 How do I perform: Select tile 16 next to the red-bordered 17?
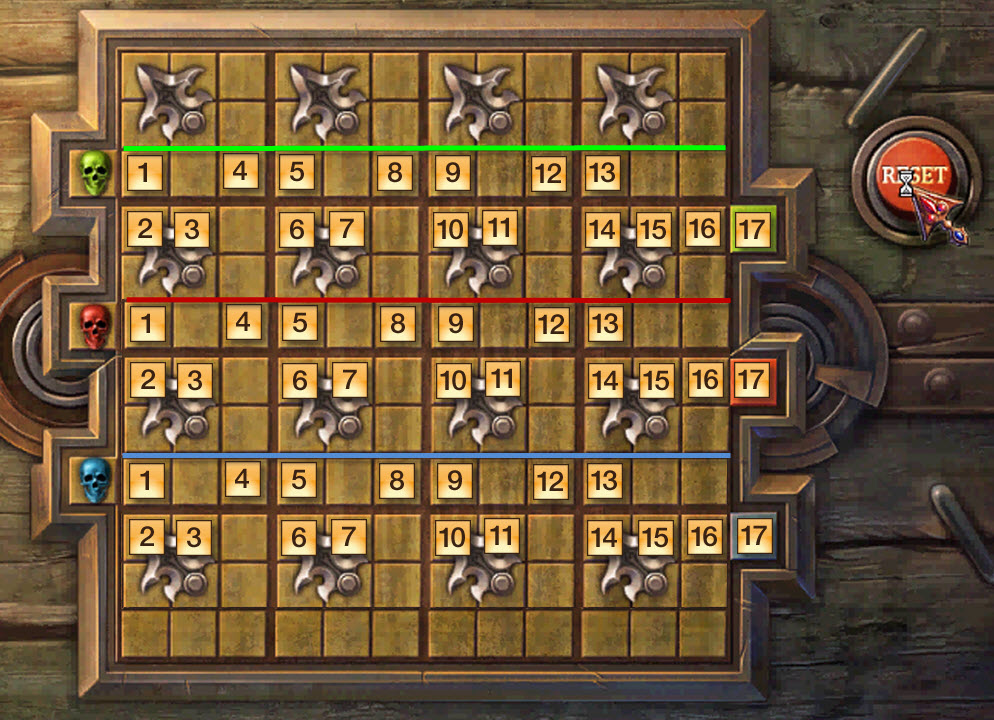click(704, 379)
